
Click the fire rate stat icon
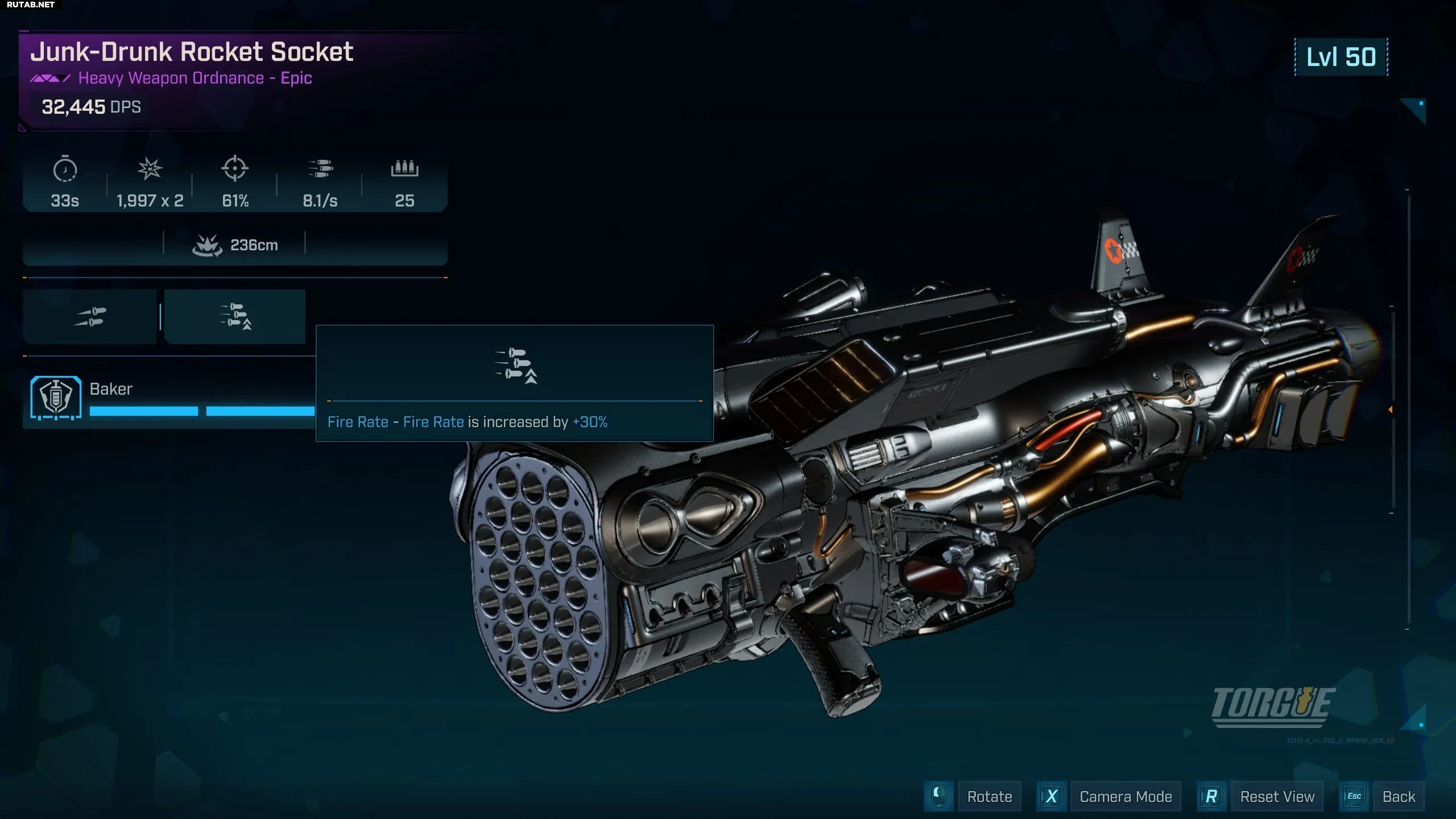(x=320, y=169)
